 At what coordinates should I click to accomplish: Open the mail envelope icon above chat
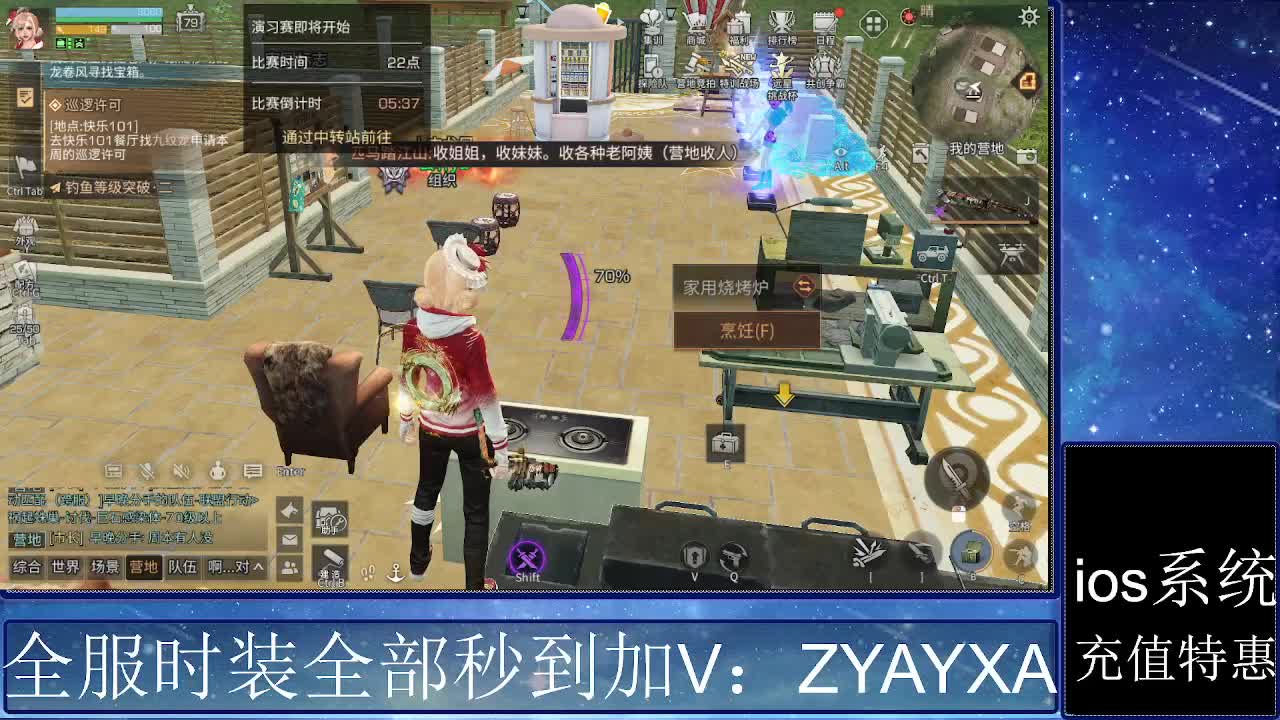[x=288, y=538]
